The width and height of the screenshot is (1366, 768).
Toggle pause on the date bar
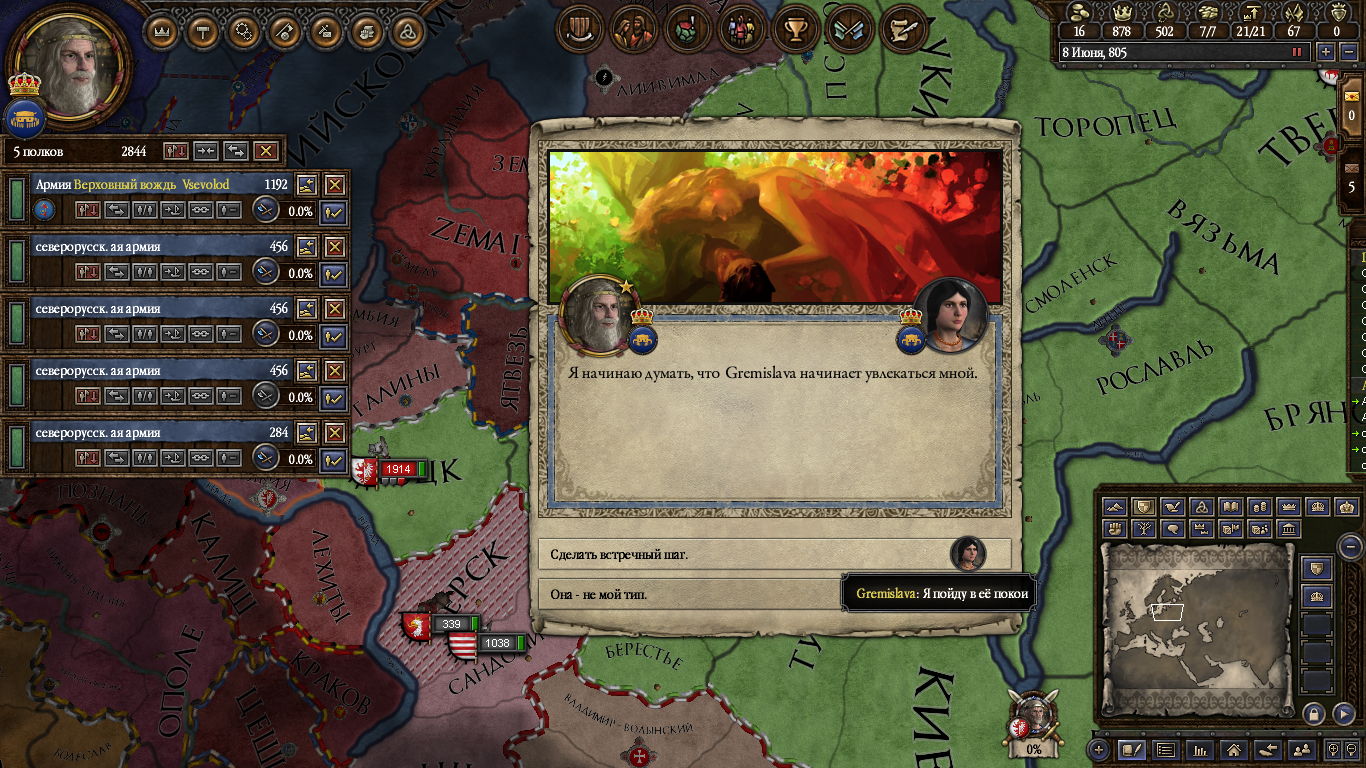1297,52
